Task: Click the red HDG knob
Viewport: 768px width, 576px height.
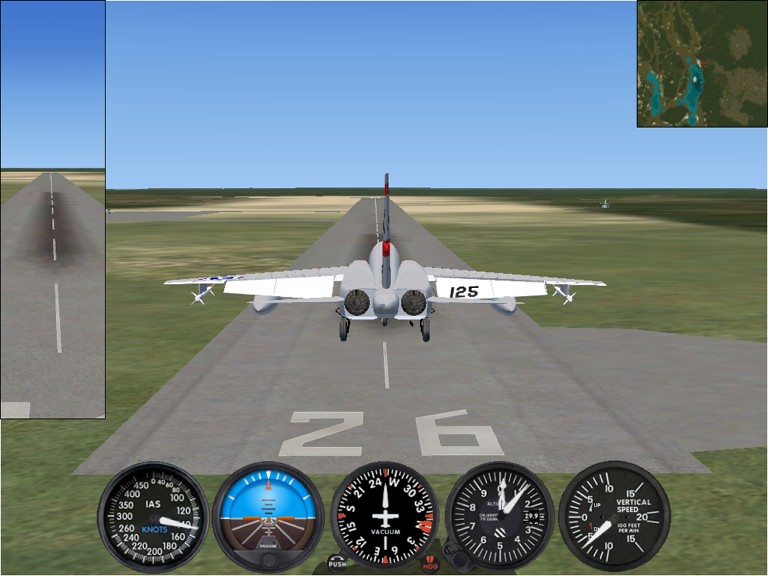Action: 431,565
